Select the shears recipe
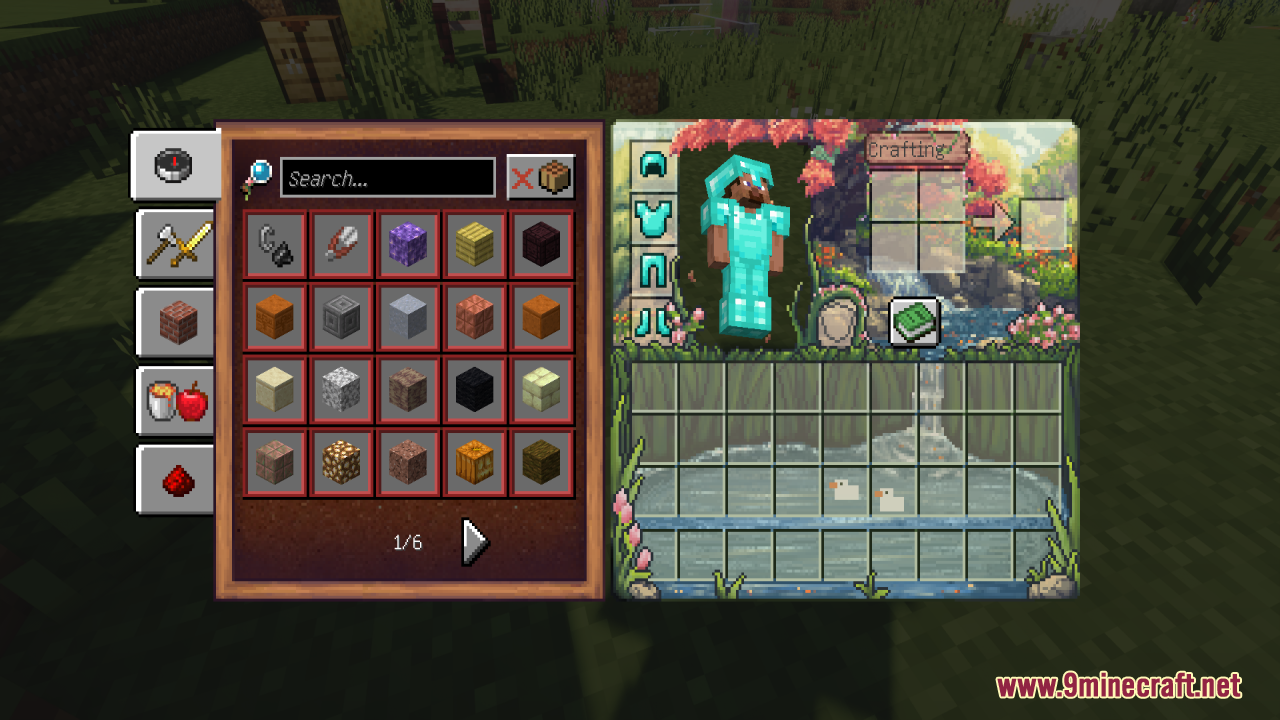Image resolution: width=1280 pixels, height=720 pixels. [x=342, y=245]
